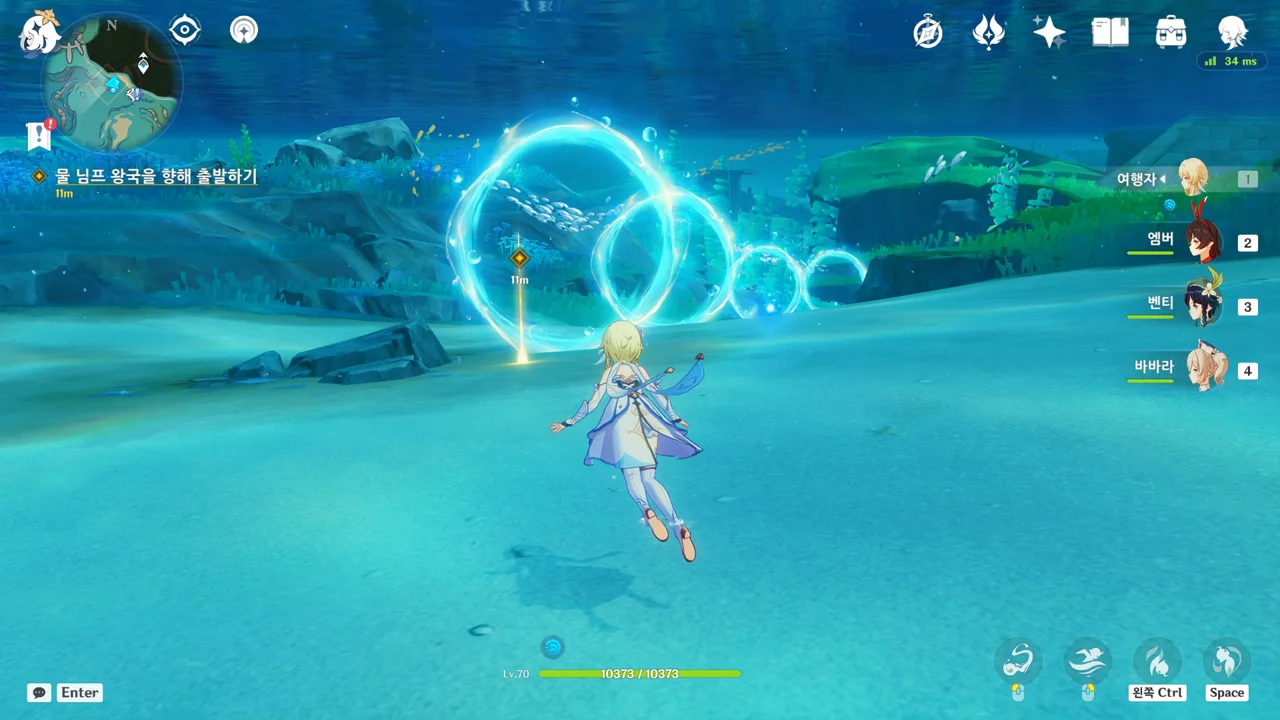
Task: Open the quest navigation alert icon
Action: coord(40,135)
